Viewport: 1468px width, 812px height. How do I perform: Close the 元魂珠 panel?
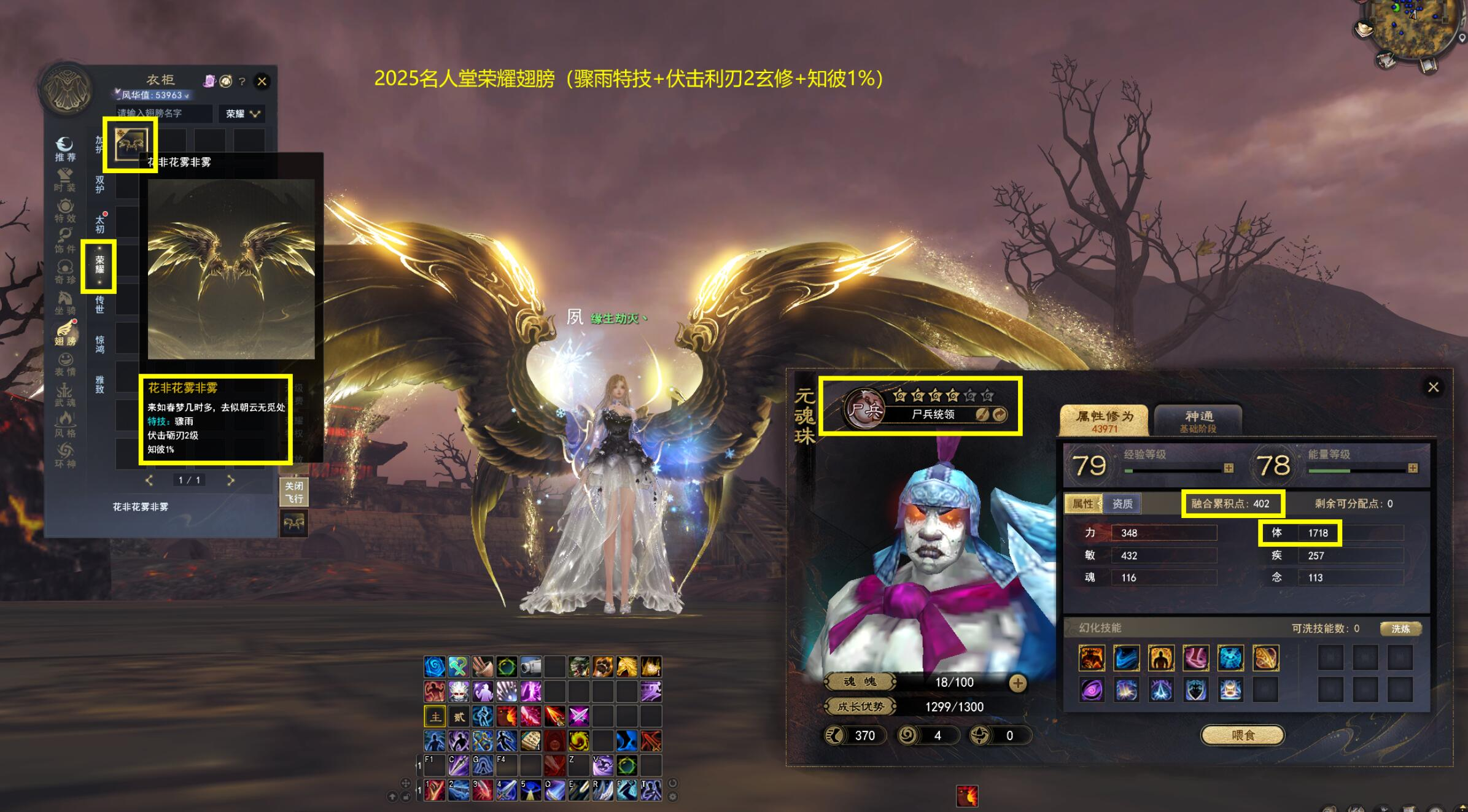(1433, 387)
